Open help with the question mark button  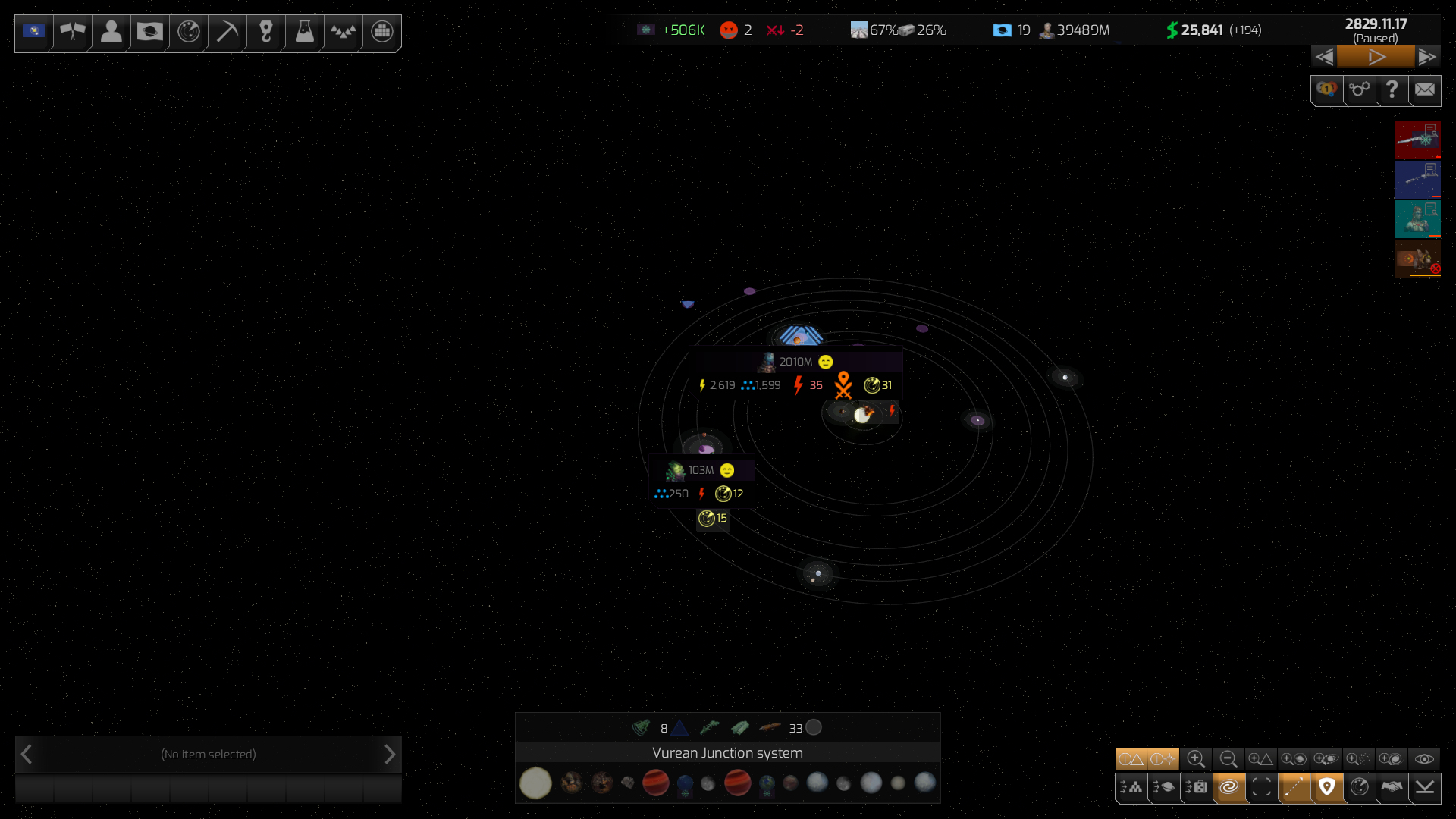coord(1392,90)
